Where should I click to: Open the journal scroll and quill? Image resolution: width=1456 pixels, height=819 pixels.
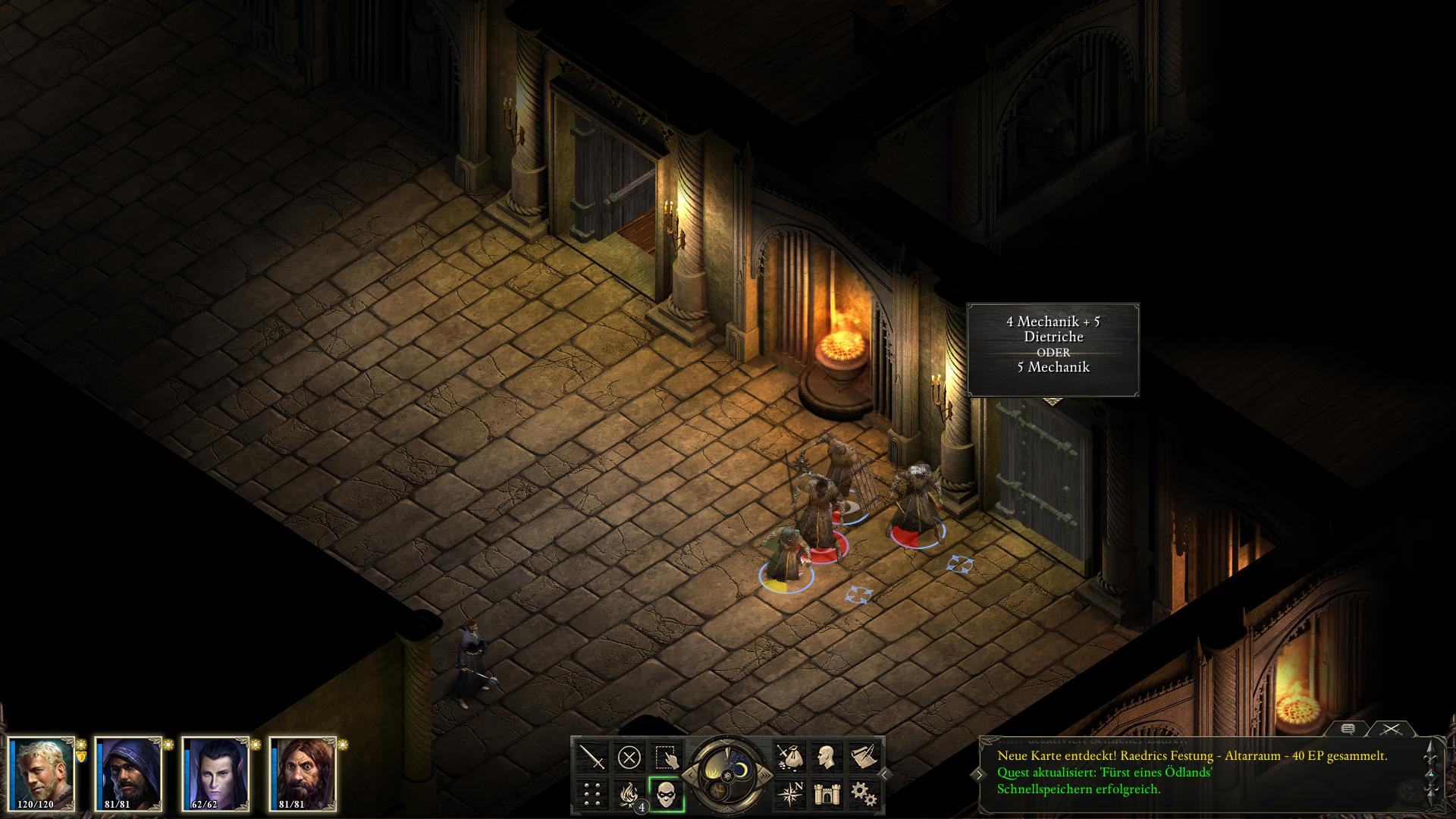pos(862,757)
